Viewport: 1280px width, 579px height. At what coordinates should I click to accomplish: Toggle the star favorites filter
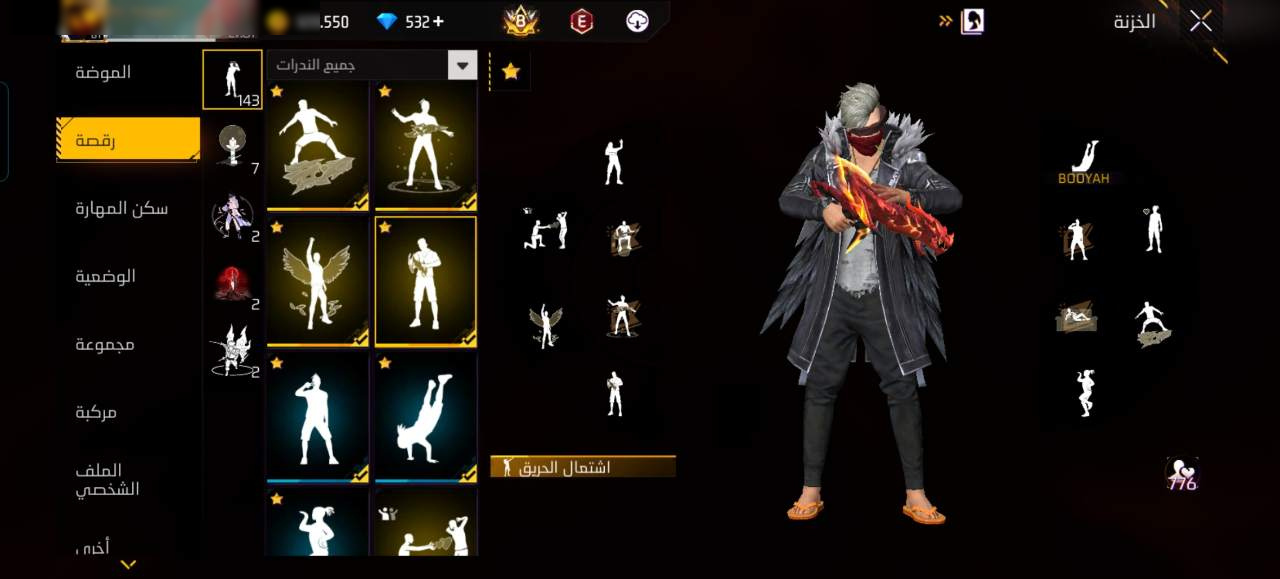click(x=511, y=72)
